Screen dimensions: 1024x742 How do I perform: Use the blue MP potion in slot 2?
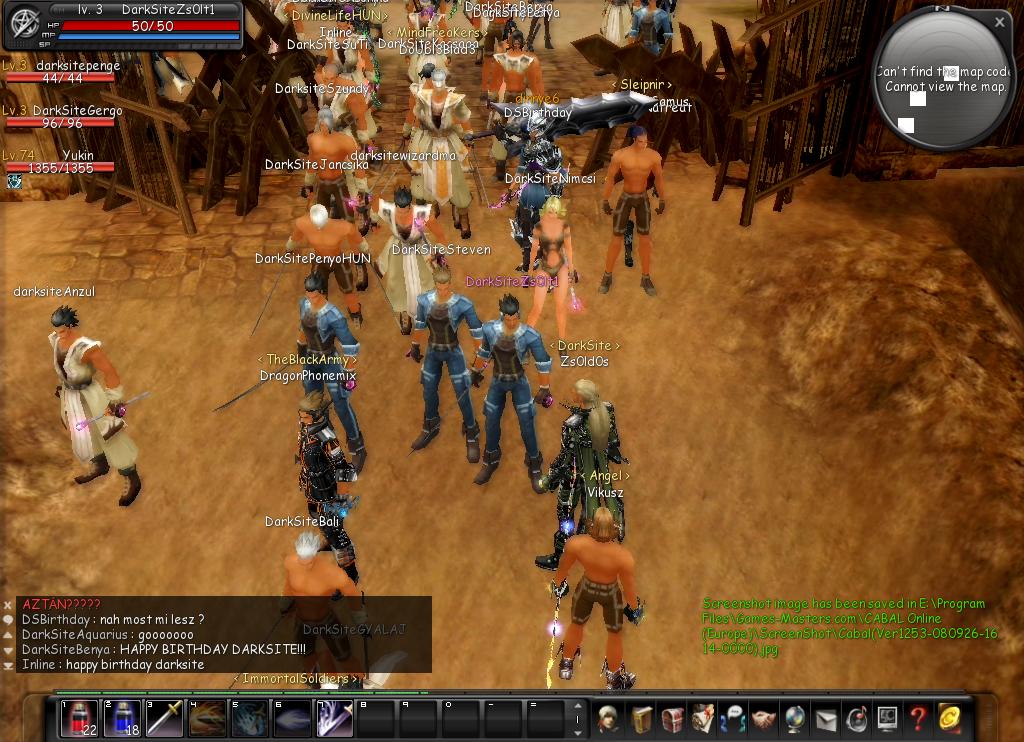coord(122,719)
